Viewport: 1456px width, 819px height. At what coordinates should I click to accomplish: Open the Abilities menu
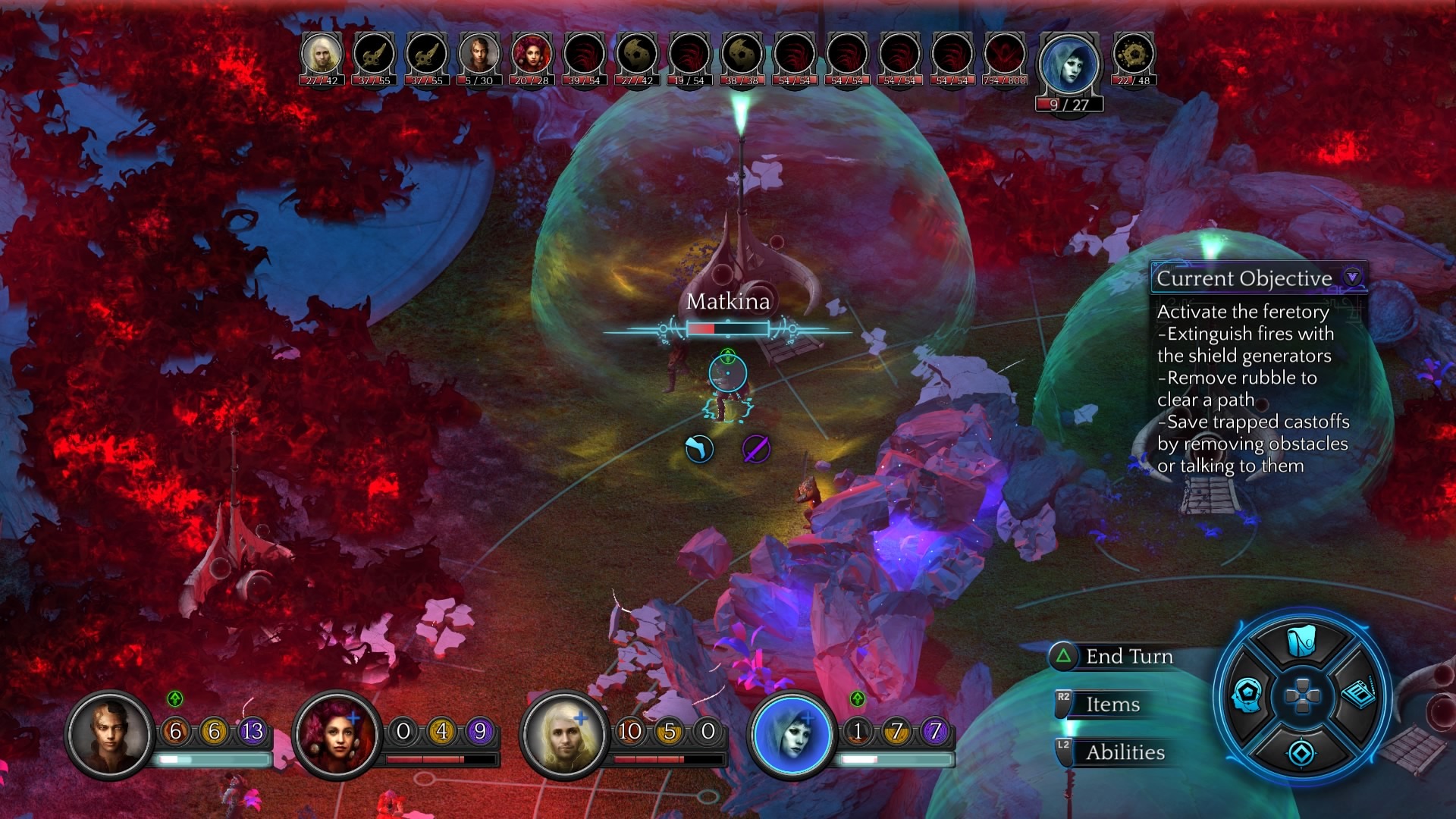click(x=1124, y=752)
